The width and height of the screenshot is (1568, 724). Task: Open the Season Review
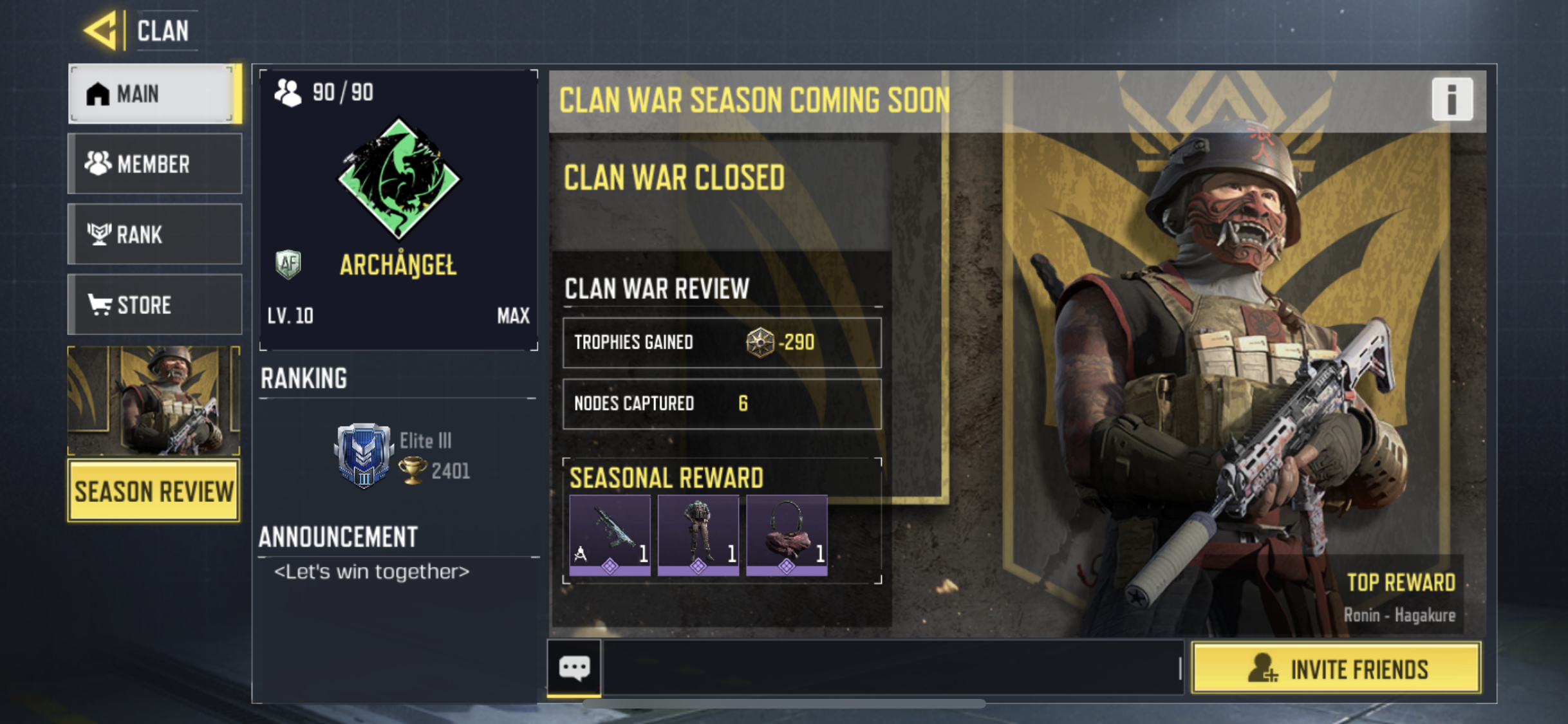coord(154,491)
